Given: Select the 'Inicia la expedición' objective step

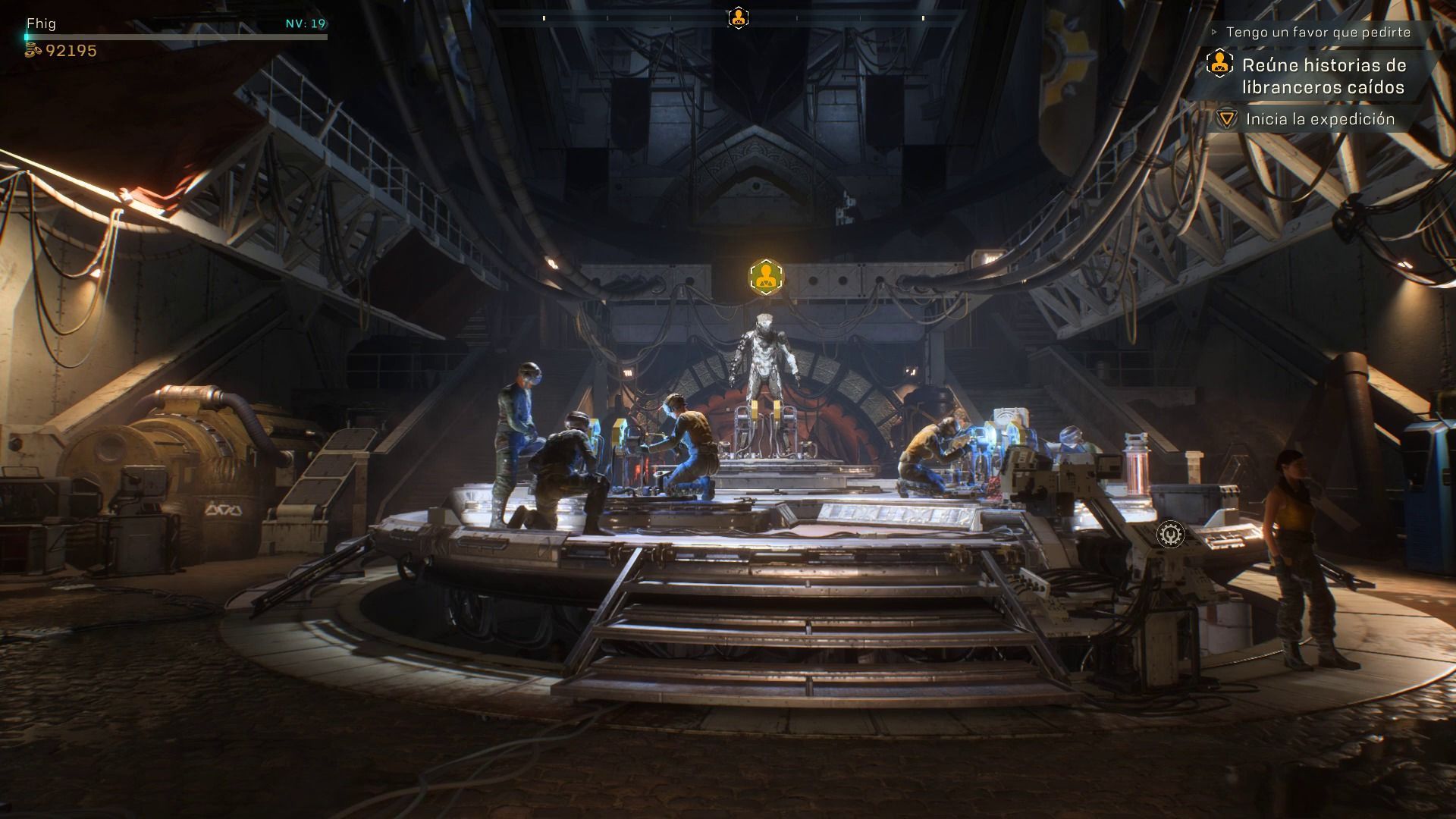Looking at the screenshot, I should pos(1319,119).
